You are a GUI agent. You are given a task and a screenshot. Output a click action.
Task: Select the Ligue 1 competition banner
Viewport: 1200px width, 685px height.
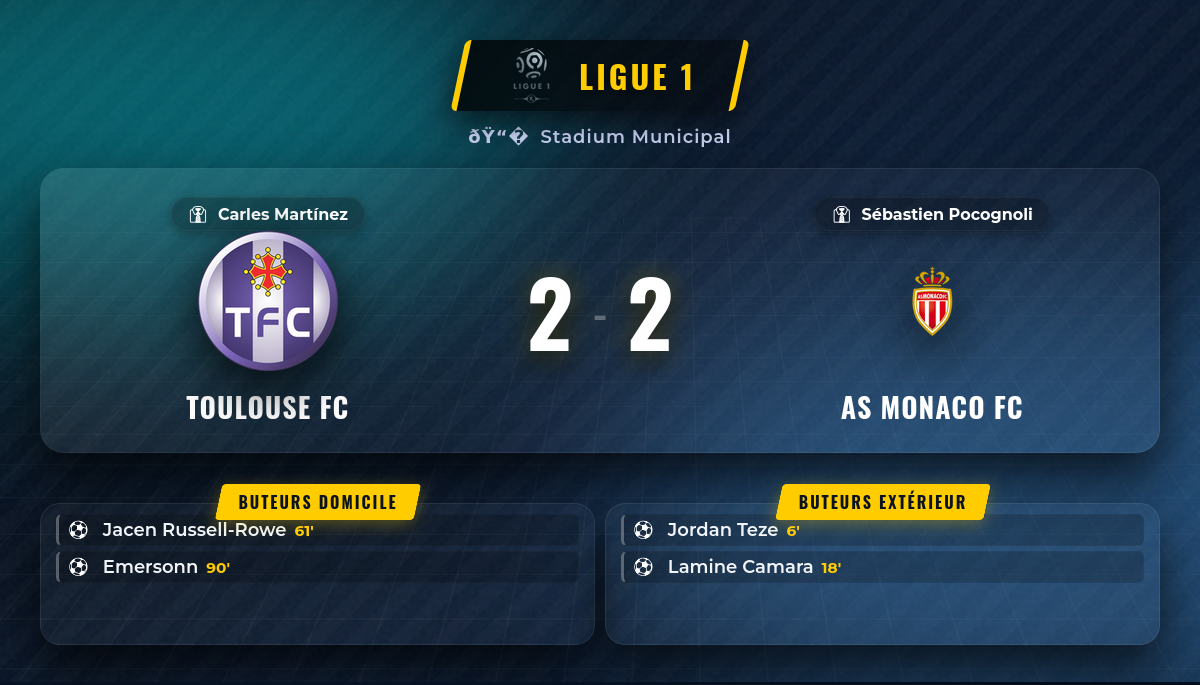point(600,76)
